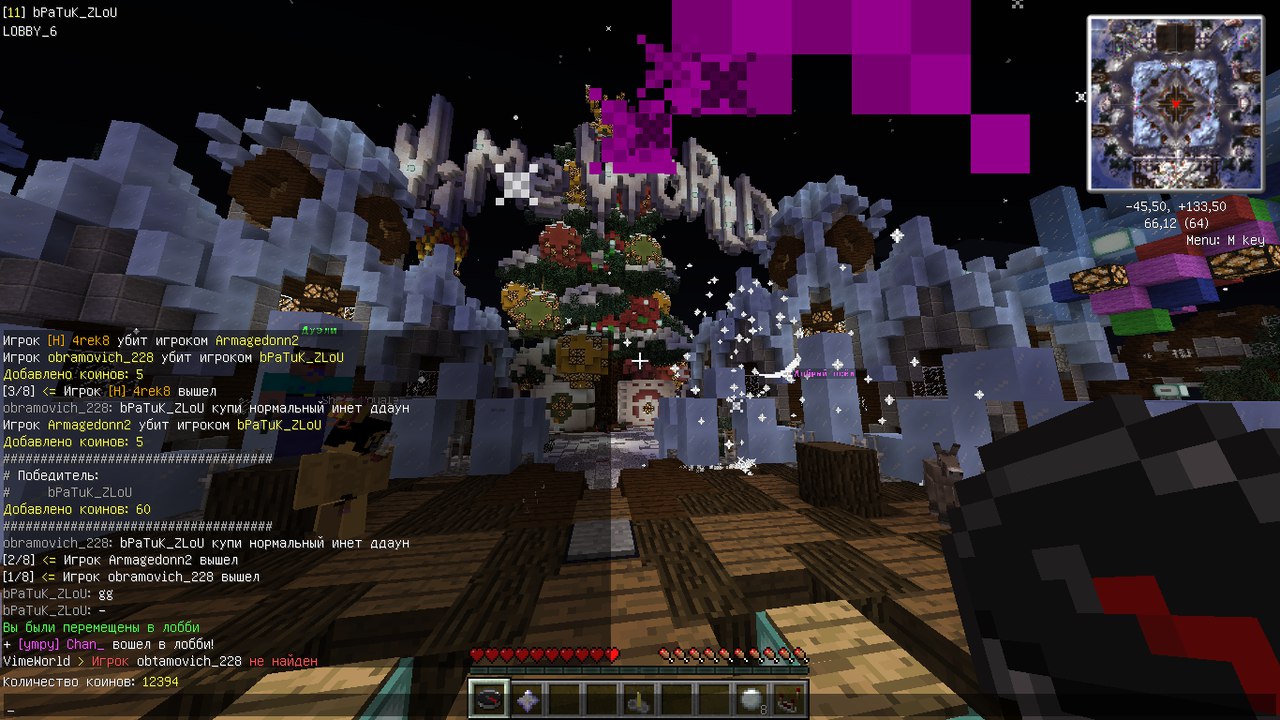1280x720 pixels.
Task: Choose the lever item in the hotbar
Action: tap(636, 700)
